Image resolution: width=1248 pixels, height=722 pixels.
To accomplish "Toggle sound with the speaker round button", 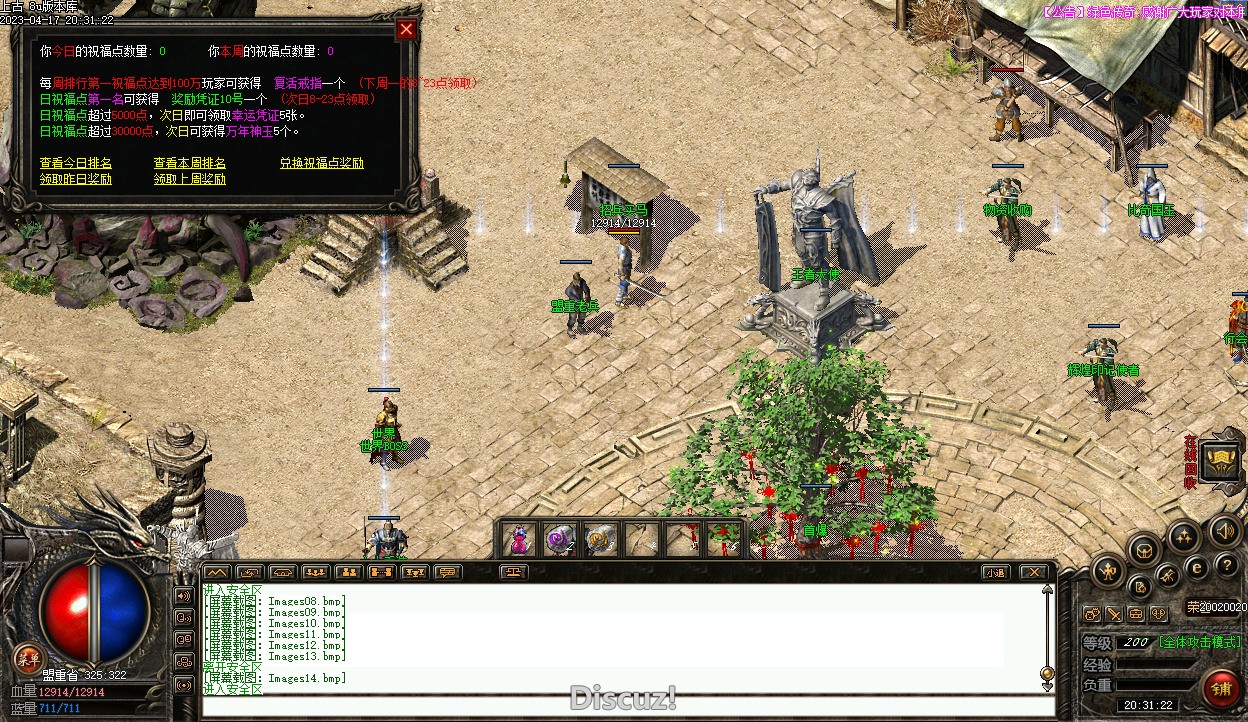I will click(1224, 530).
